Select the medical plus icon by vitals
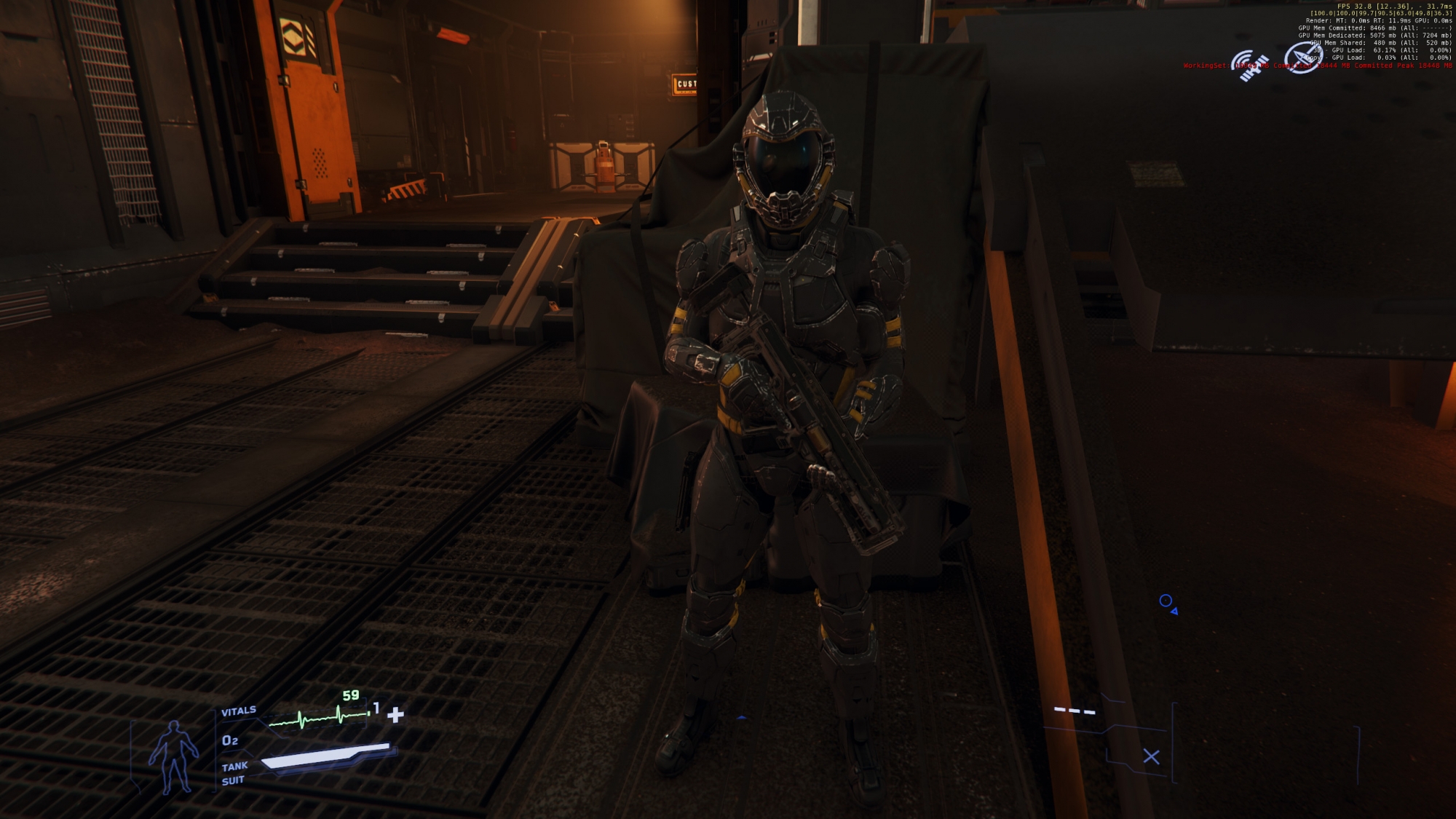Viewport: 1456px width, 819px height. [x=395, y=715]
